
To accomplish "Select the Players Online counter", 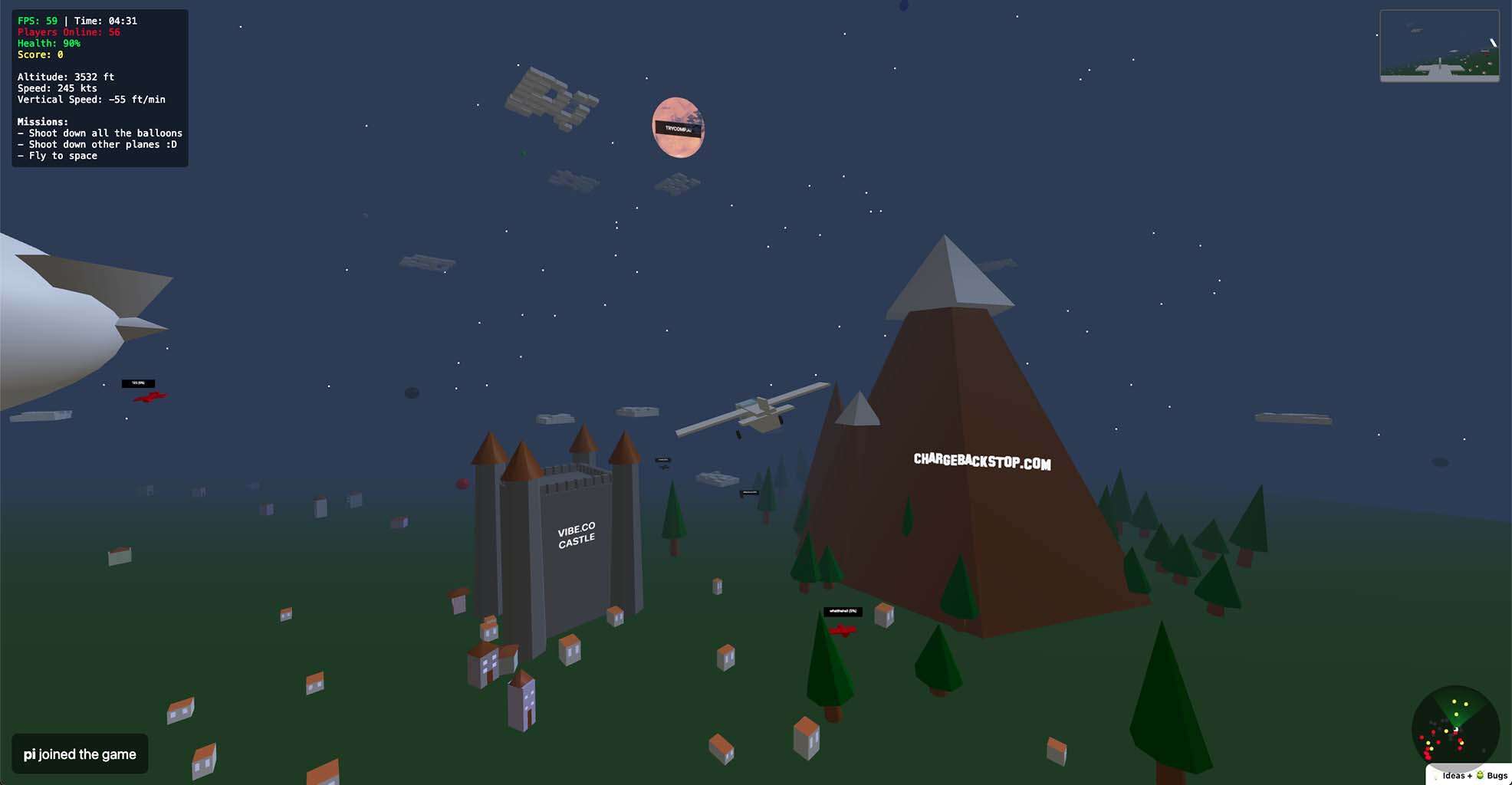I will 67,32.
